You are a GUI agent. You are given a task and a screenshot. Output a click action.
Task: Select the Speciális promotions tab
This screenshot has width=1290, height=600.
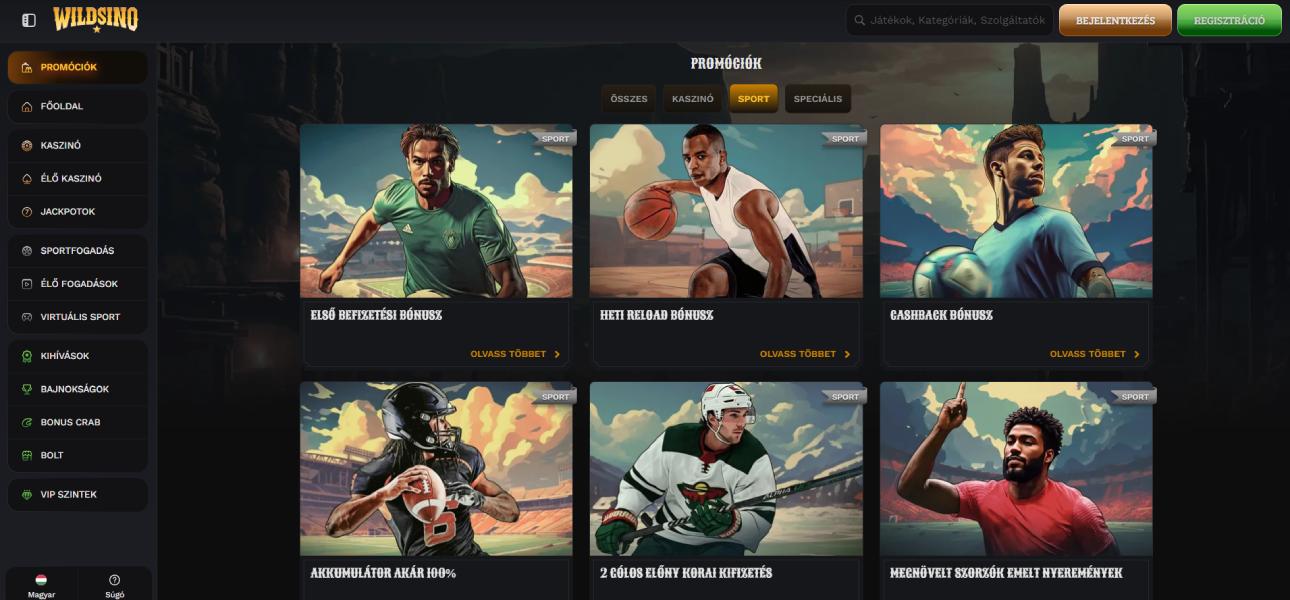(x=818, y=99)
